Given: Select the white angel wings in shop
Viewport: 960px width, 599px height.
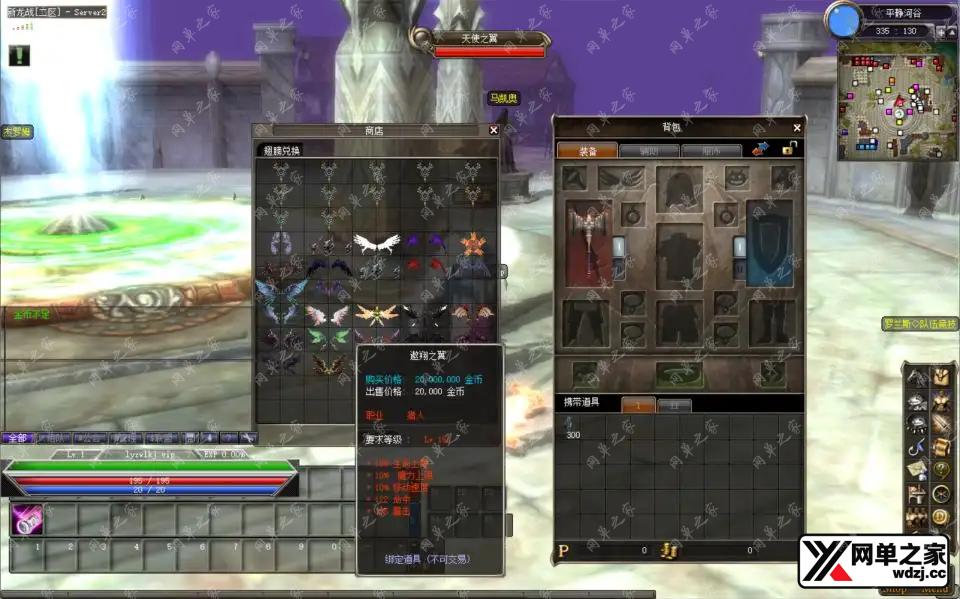Looking at the screenshot, I should pyautogui.click(x=376, y=243).
